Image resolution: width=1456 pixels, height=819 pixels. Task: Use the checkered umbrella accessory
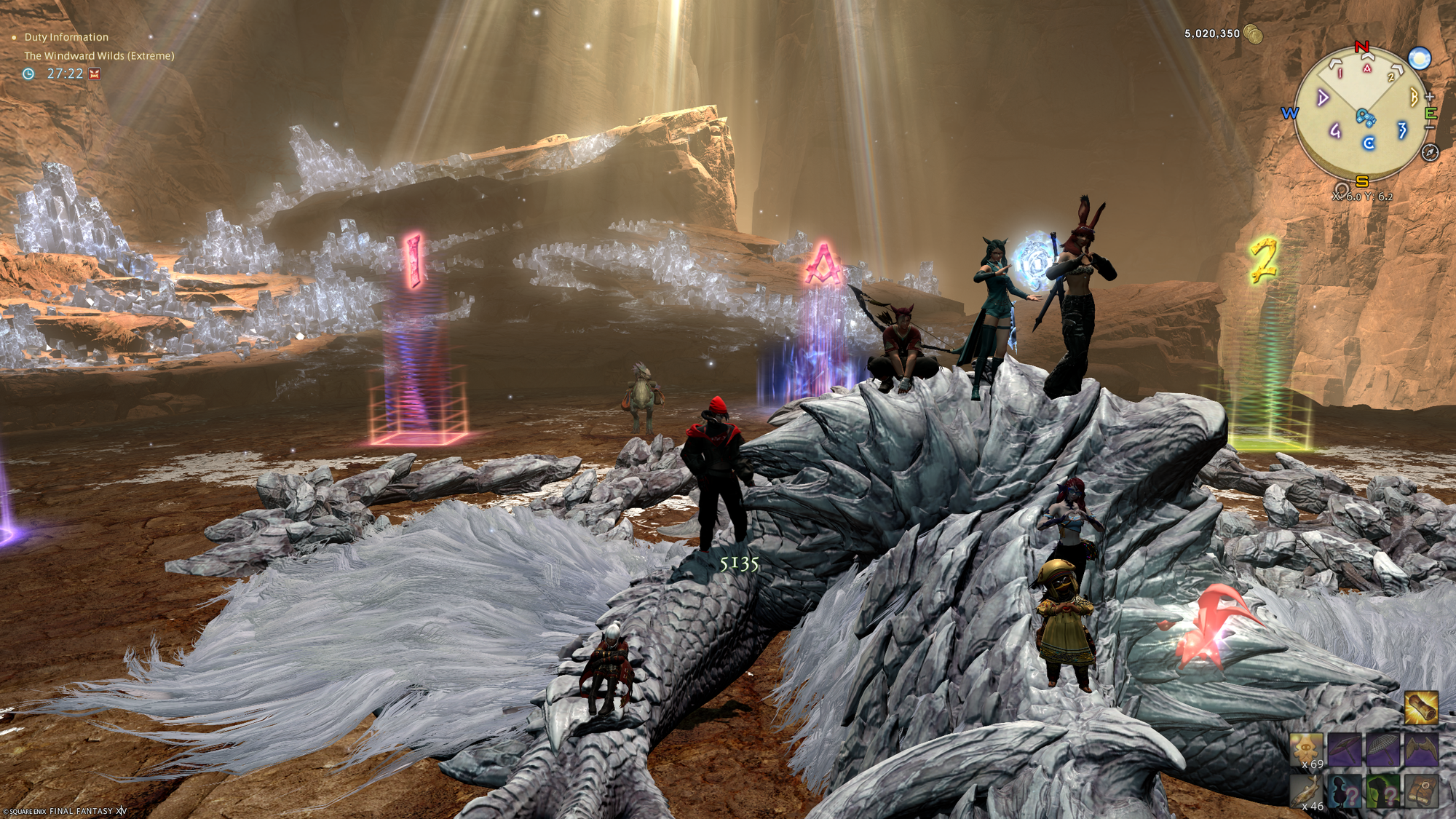pyautogui.click(x=1382, y=751)
